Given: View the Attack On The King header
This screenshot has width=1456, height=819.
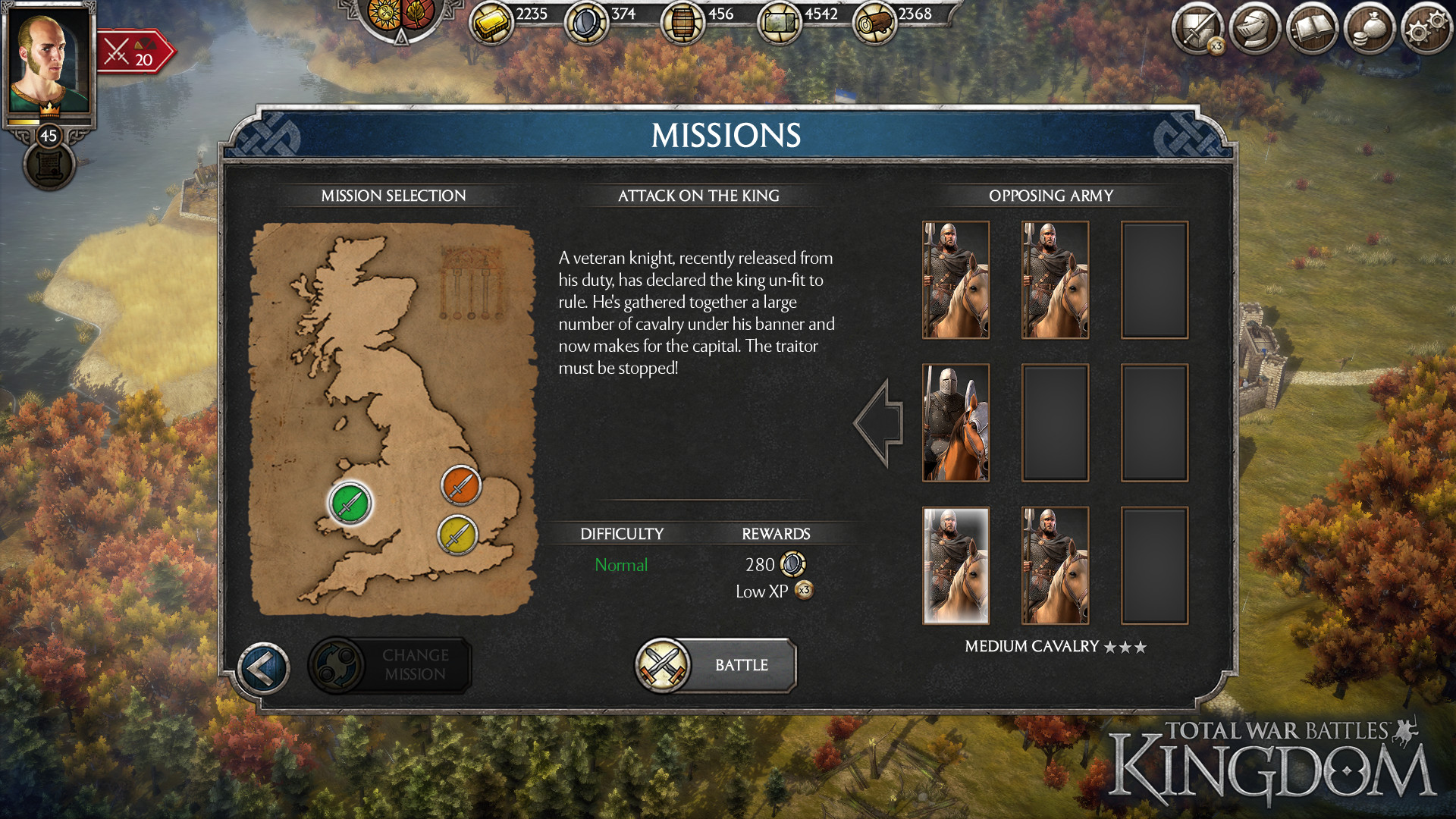Looking at the screenshot, I should pyautogui.click(x=696, y=196).
